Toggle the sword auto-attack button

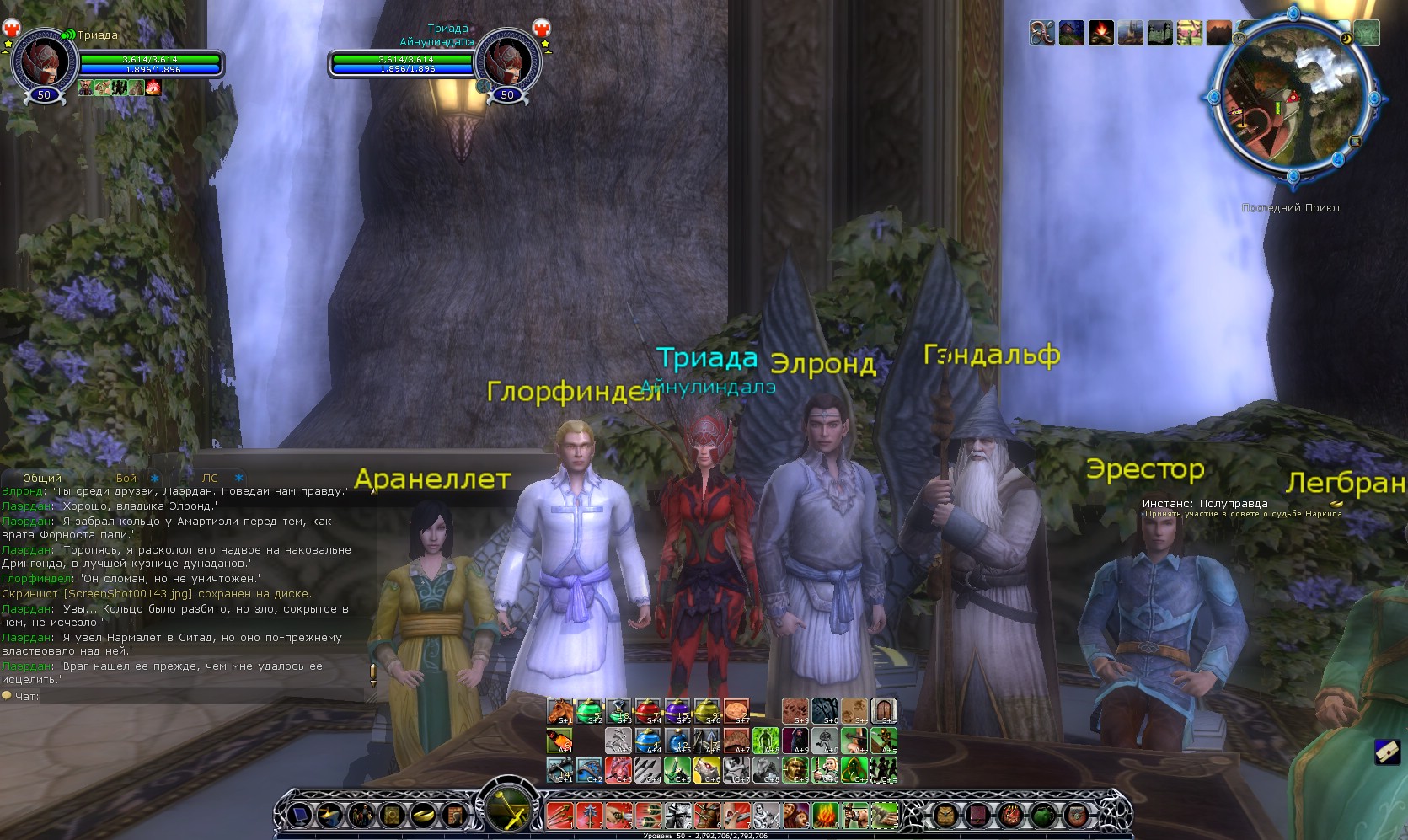507,811
